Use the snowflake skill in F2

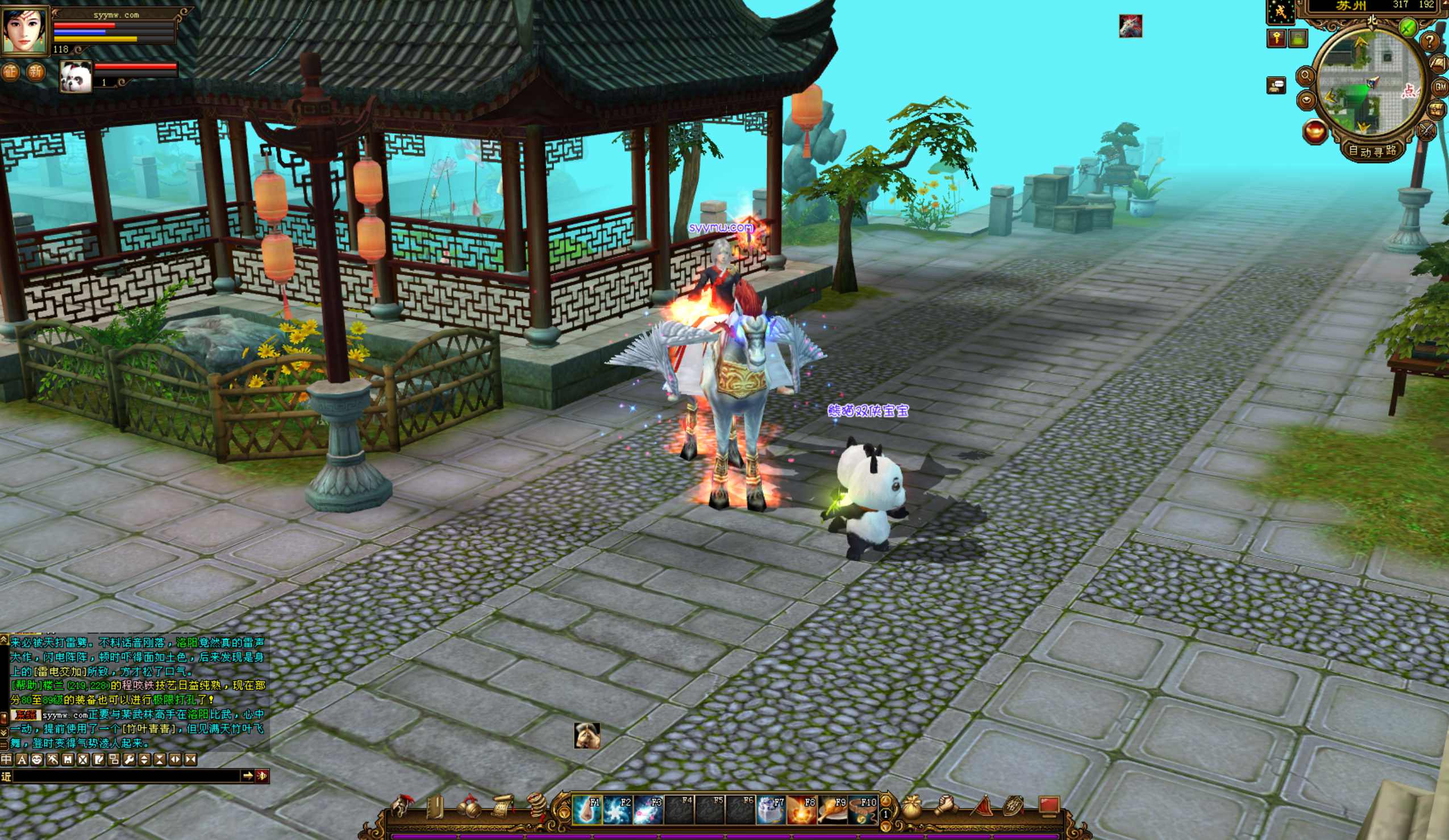(x=617, y=809)
